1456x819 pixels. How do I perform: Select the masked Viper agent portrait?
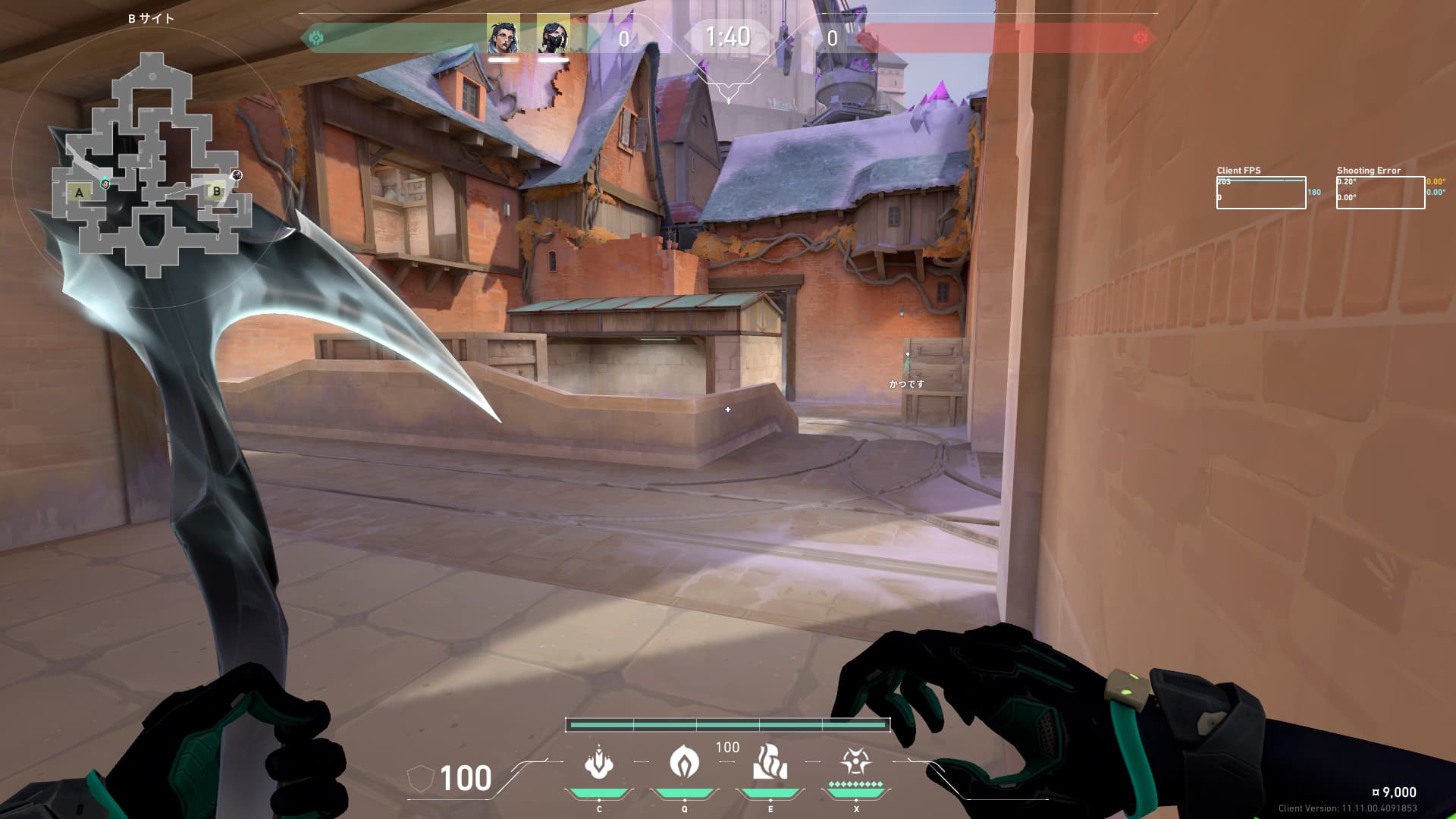553,36
